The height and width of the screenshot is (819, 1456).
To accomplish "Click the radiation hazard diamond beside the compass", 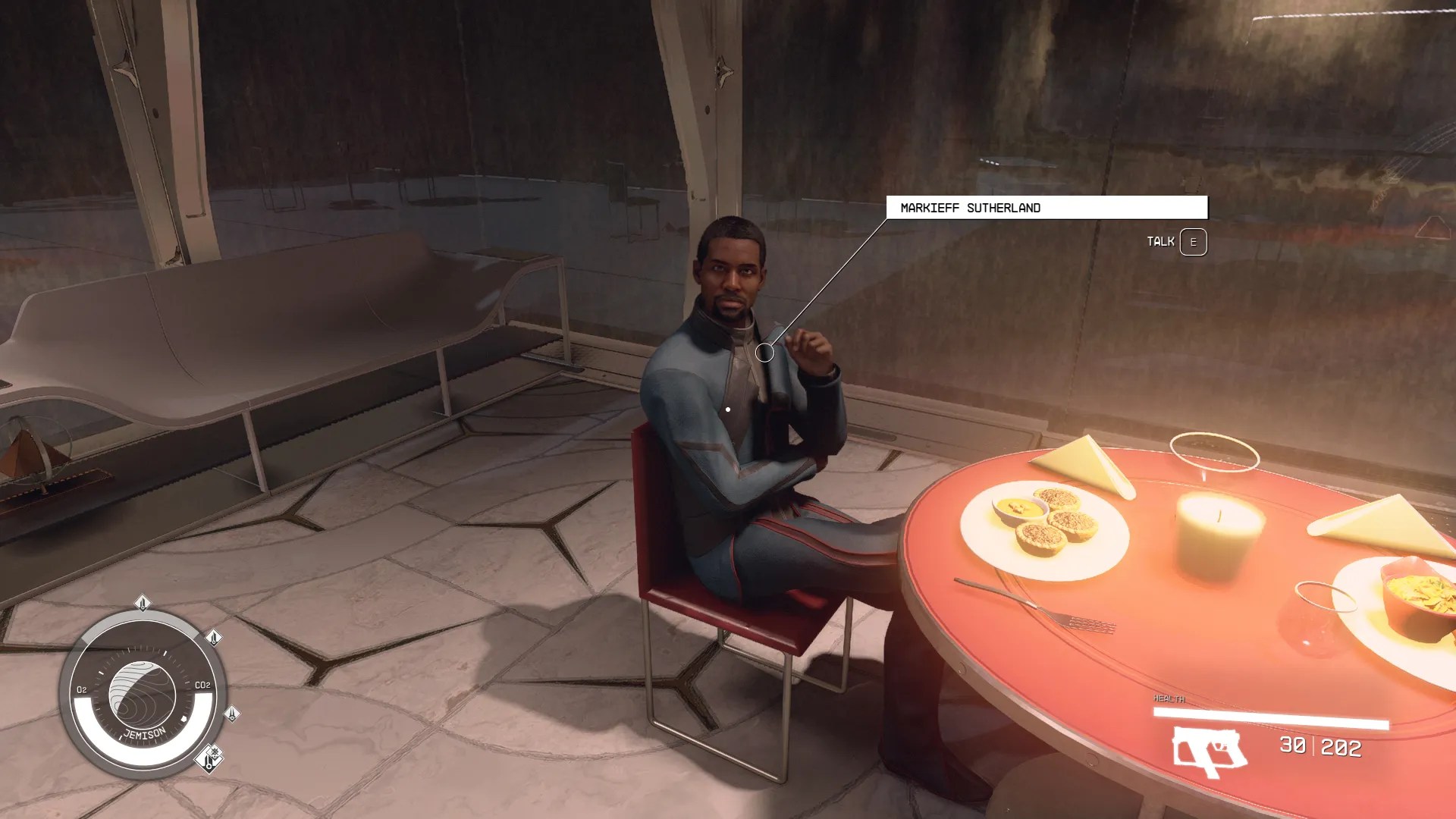I will [214, 639].
